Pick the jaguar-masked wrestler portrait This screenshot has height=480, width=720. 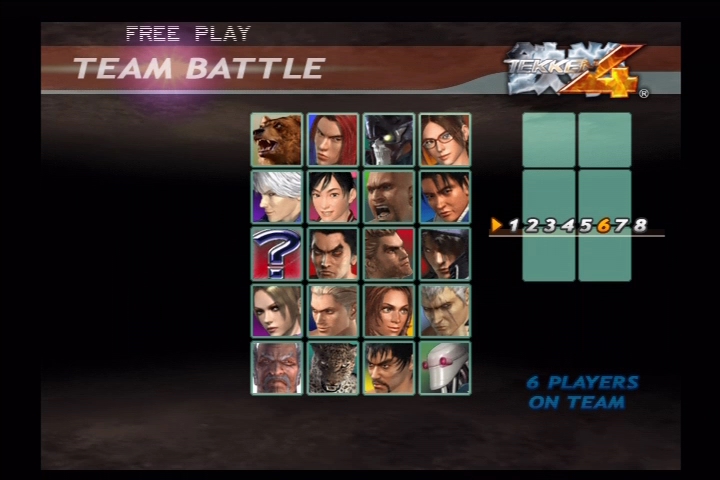[x=332, y=368]
